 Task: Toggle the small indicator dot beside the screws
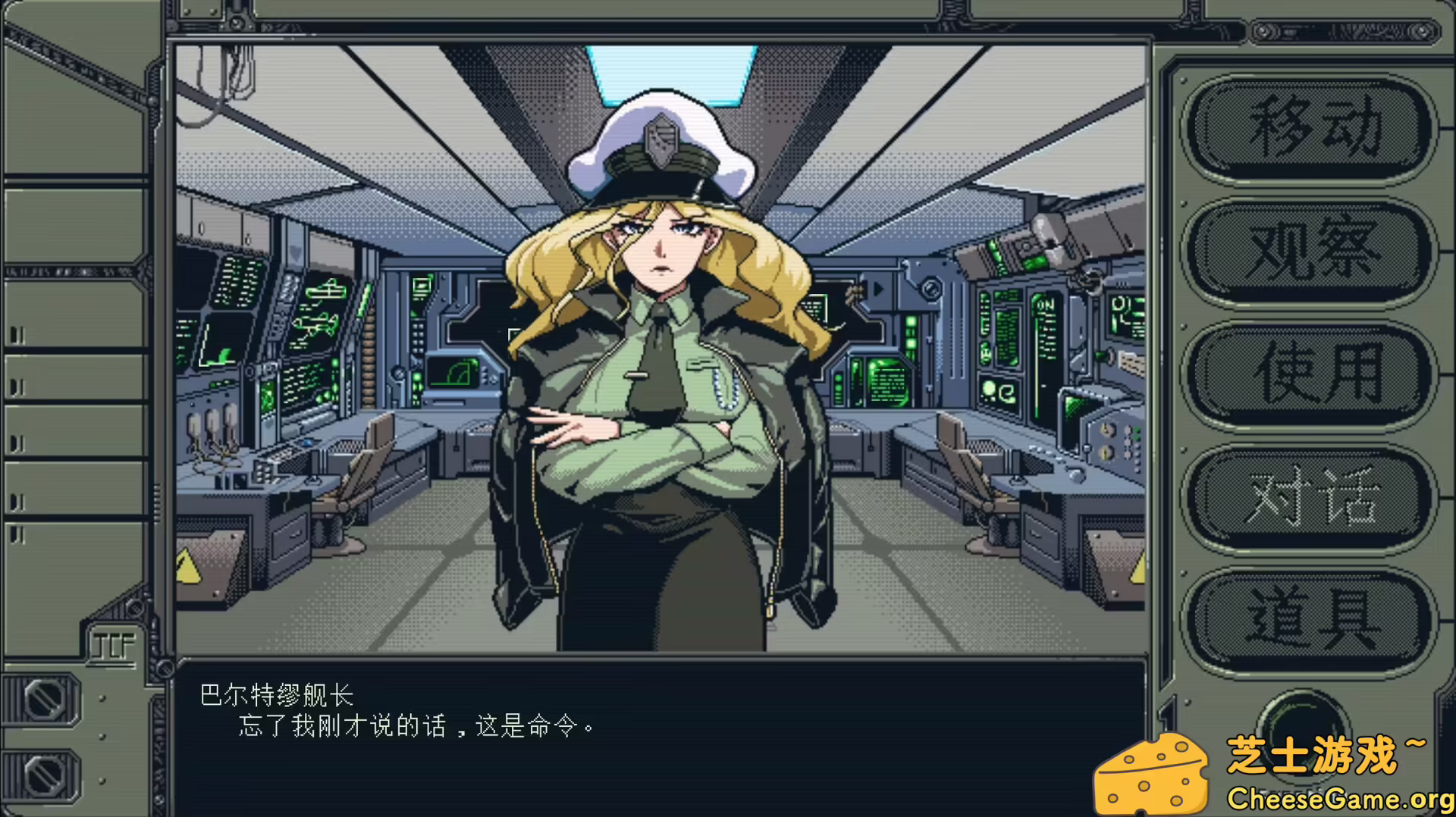[x=102, y=736]
